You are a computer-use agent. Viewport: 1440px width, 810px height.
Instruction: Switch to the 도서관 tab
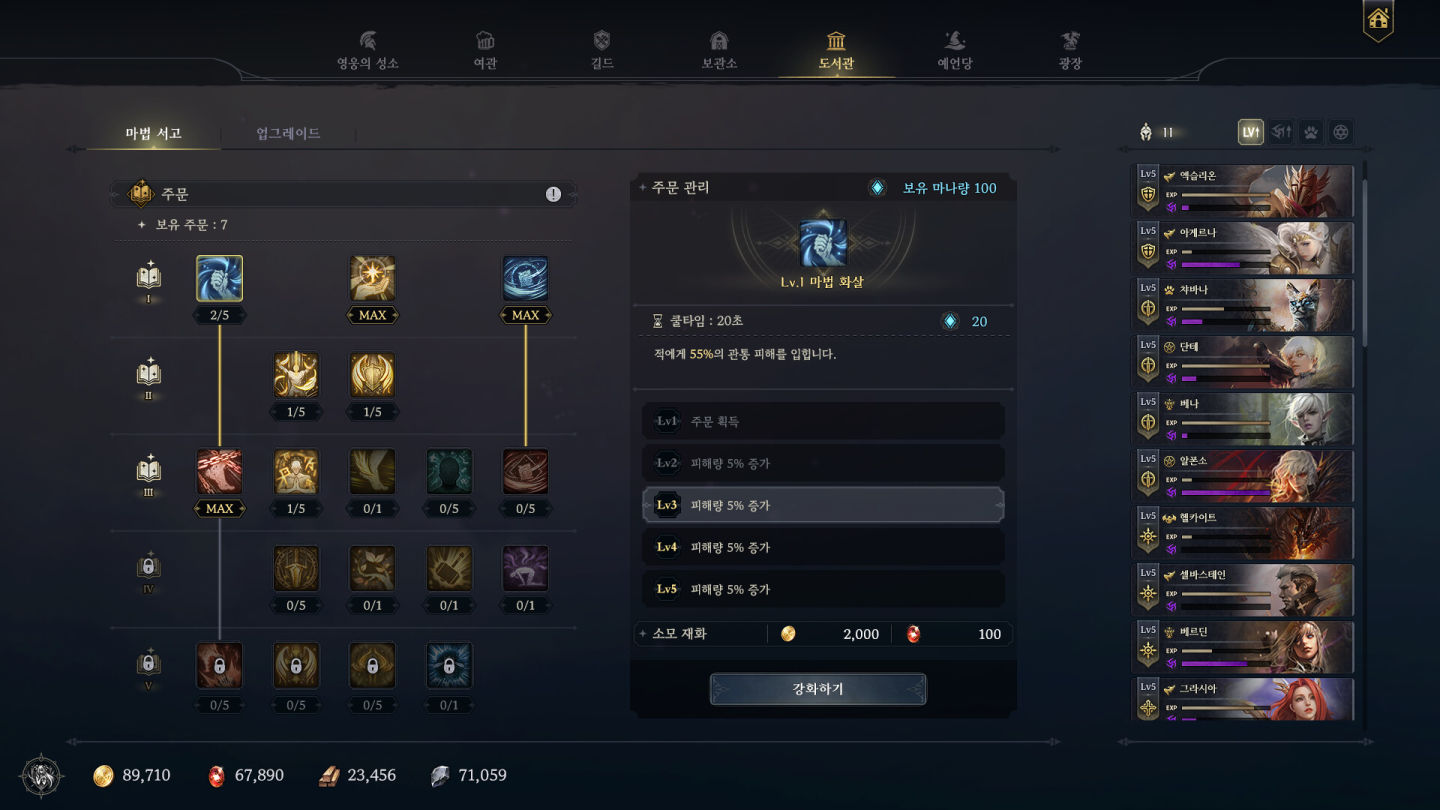click(836, 44)
